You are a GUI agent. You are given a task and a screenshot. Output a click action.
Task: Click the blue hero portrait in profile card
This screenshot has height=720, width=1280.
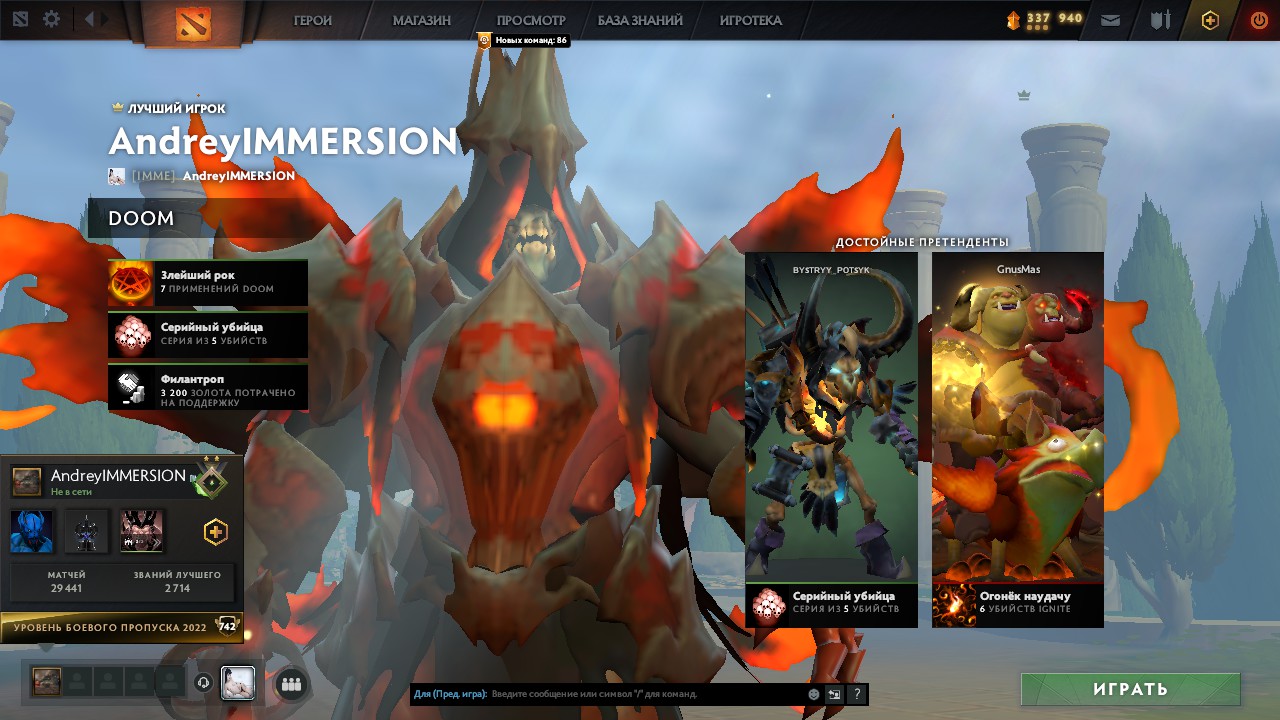coord(32,531)
